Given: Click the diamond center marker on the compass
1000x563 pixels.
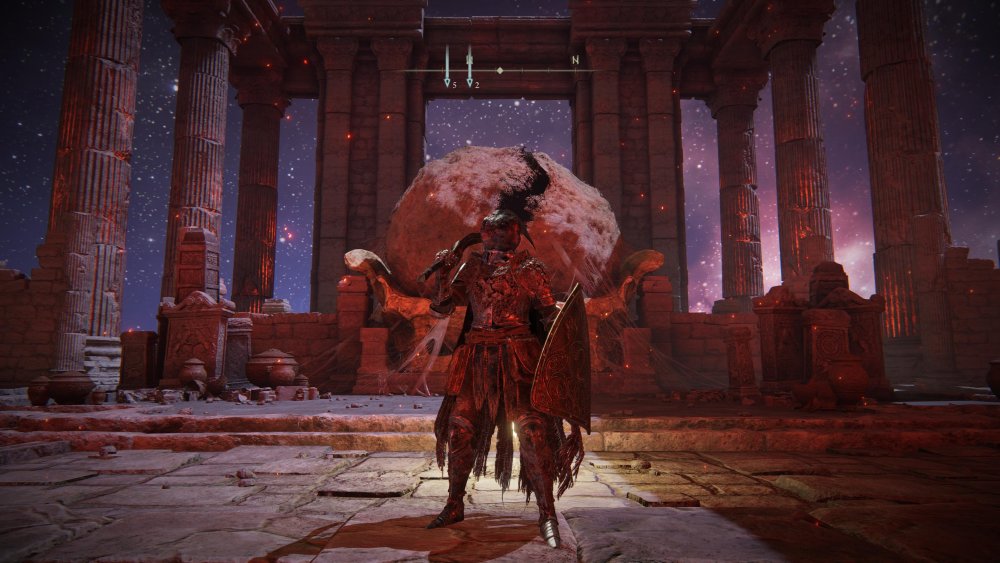Looking at the screenshot, I should (500, 70).
